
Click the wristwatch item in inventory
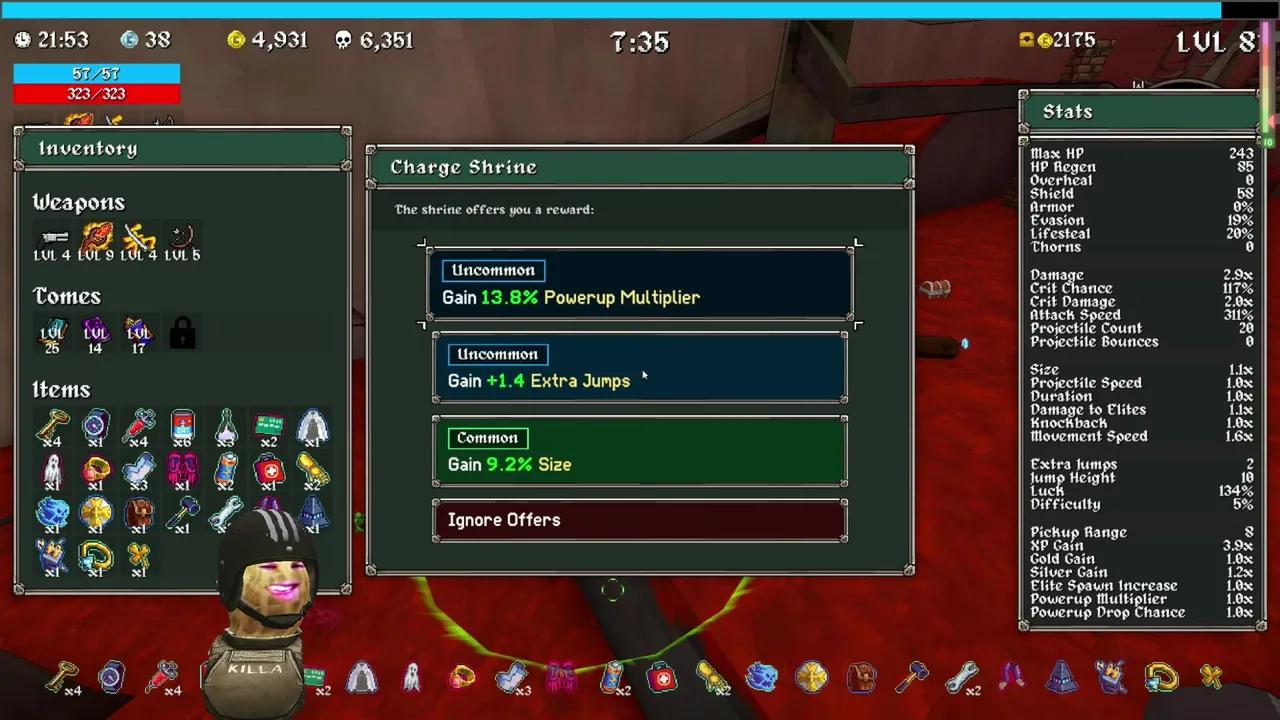pos(95,427)
